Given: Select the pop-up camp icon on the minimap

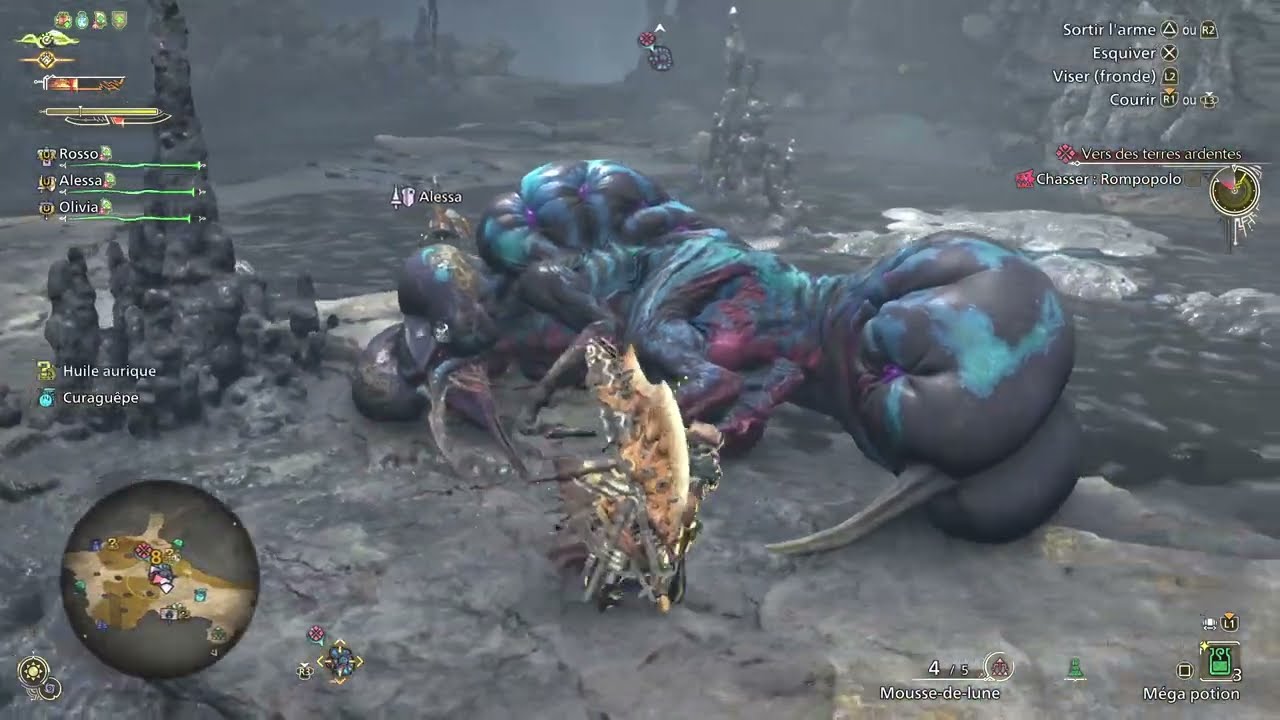Looking at the screenshot, I should 169,613.
